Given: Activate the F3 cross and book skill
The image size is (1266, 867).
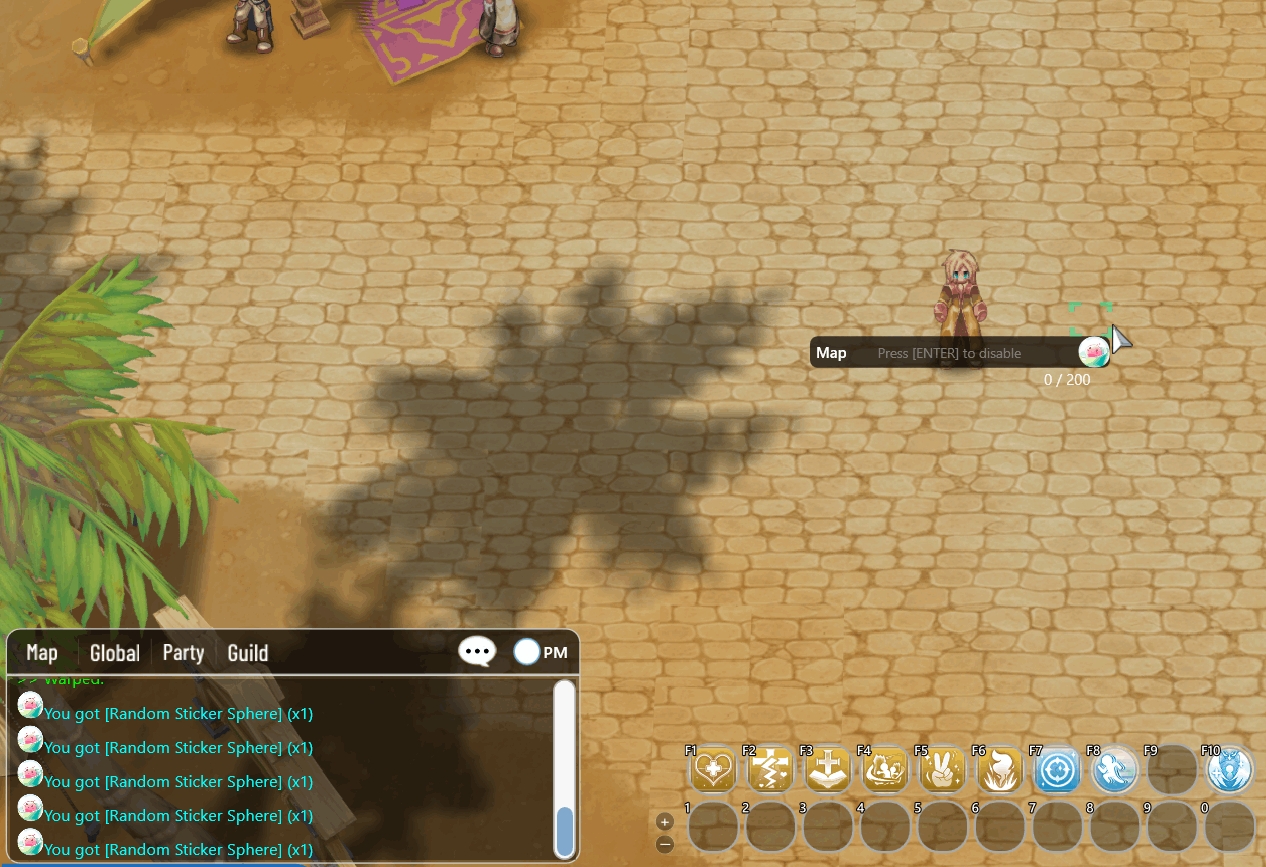Looking at the screenshot, I should tap(829, 771).
